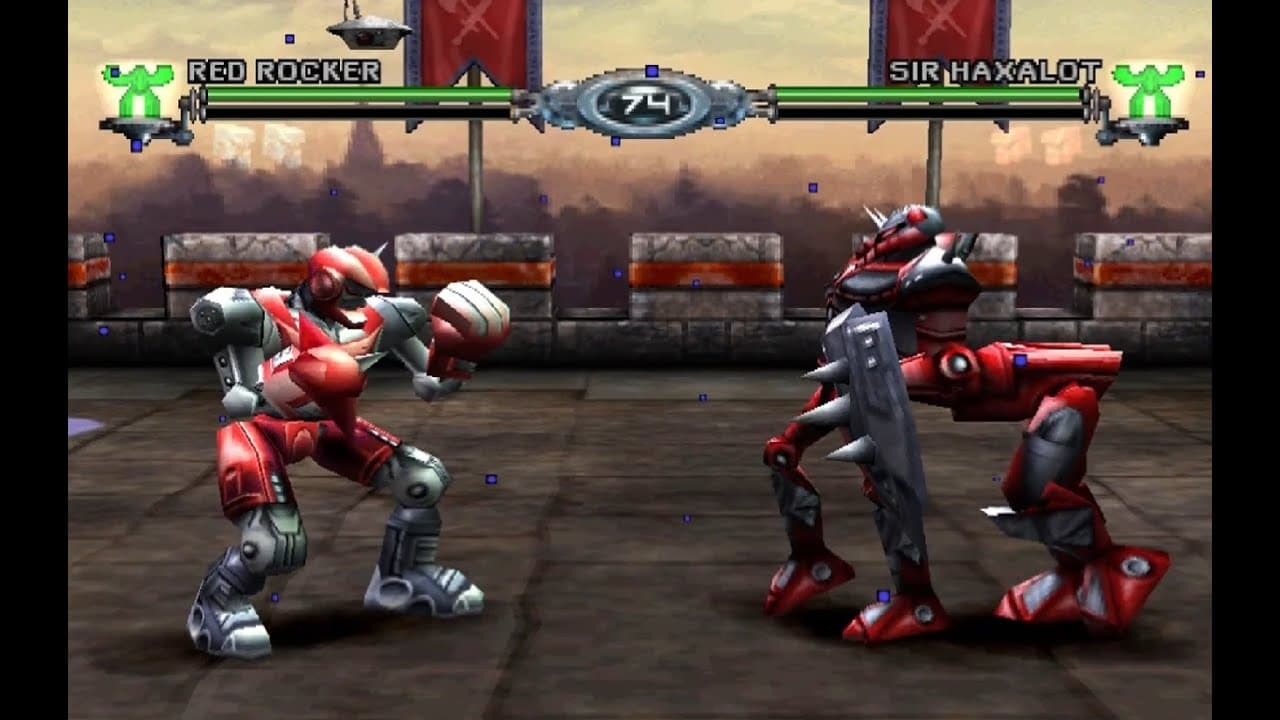Select the RED ROCKER name label
The image size is (1280, 720).
[x=282, y=71]
